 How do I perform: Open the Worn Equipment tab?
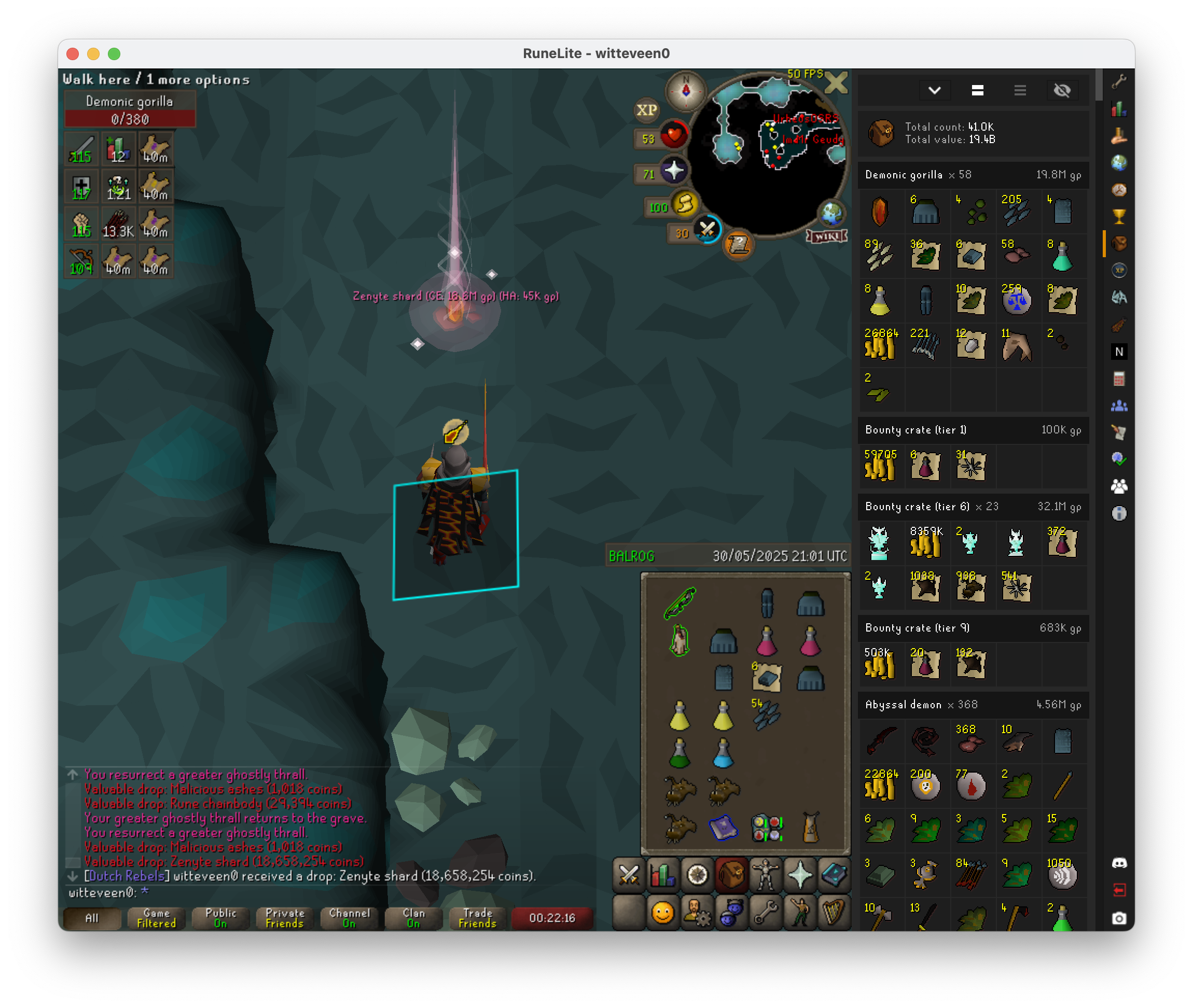(x=766, y=874)
